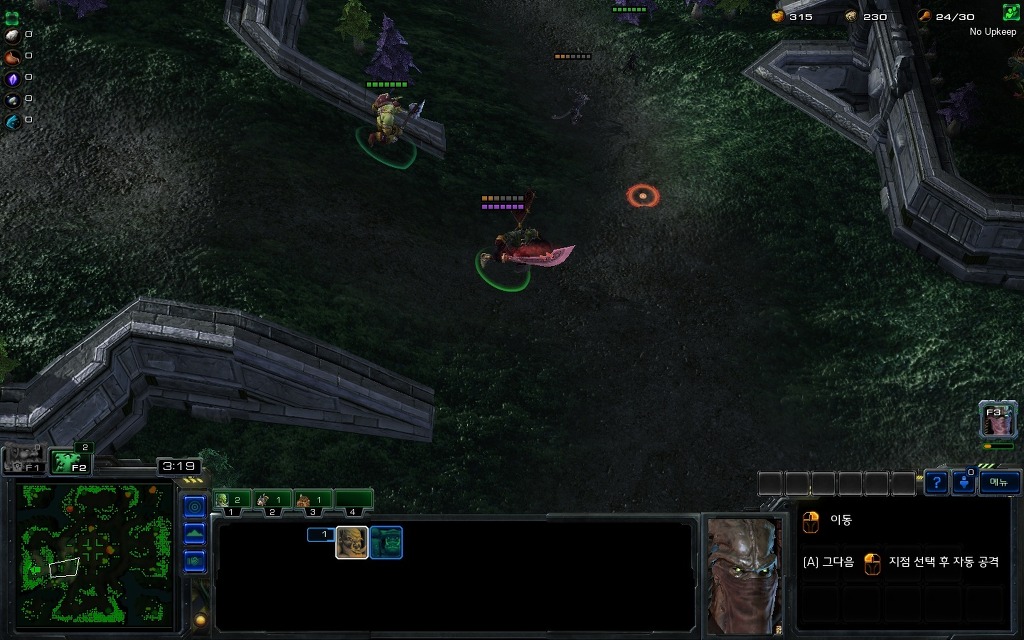The height and width of the screenshot is (640, 1024).
Task: Click the blue social person icon button
Action: tap(963, 482)
